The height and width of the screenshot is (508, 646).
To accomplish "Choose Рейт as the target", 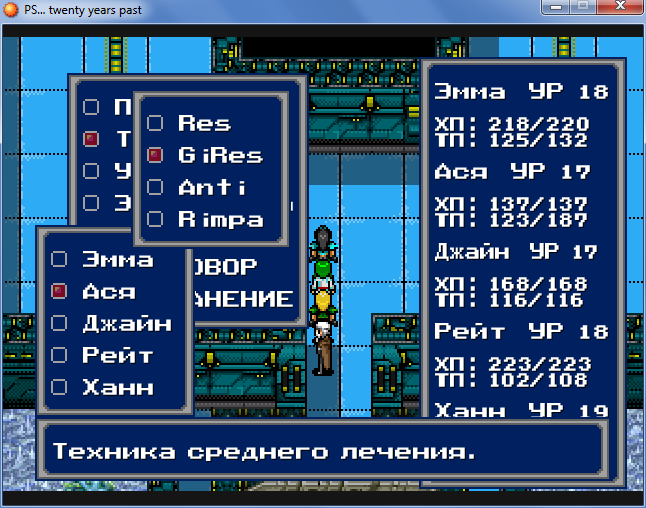I will tap(117, 356).
